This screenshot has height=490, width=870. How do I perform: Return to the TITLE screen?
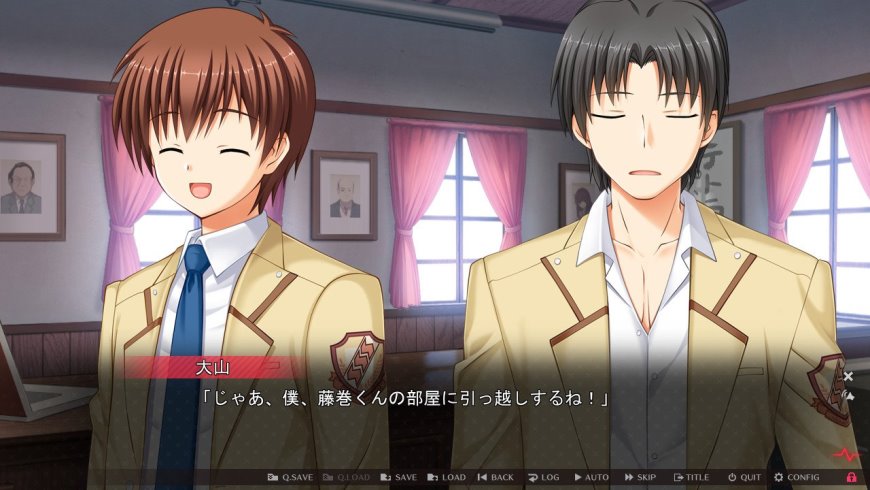[691, 478]
